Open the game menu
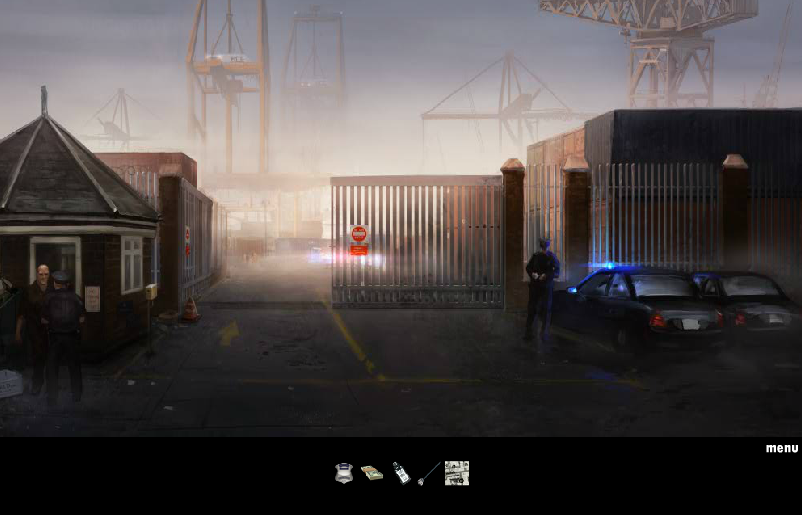 tap(782, 448)
